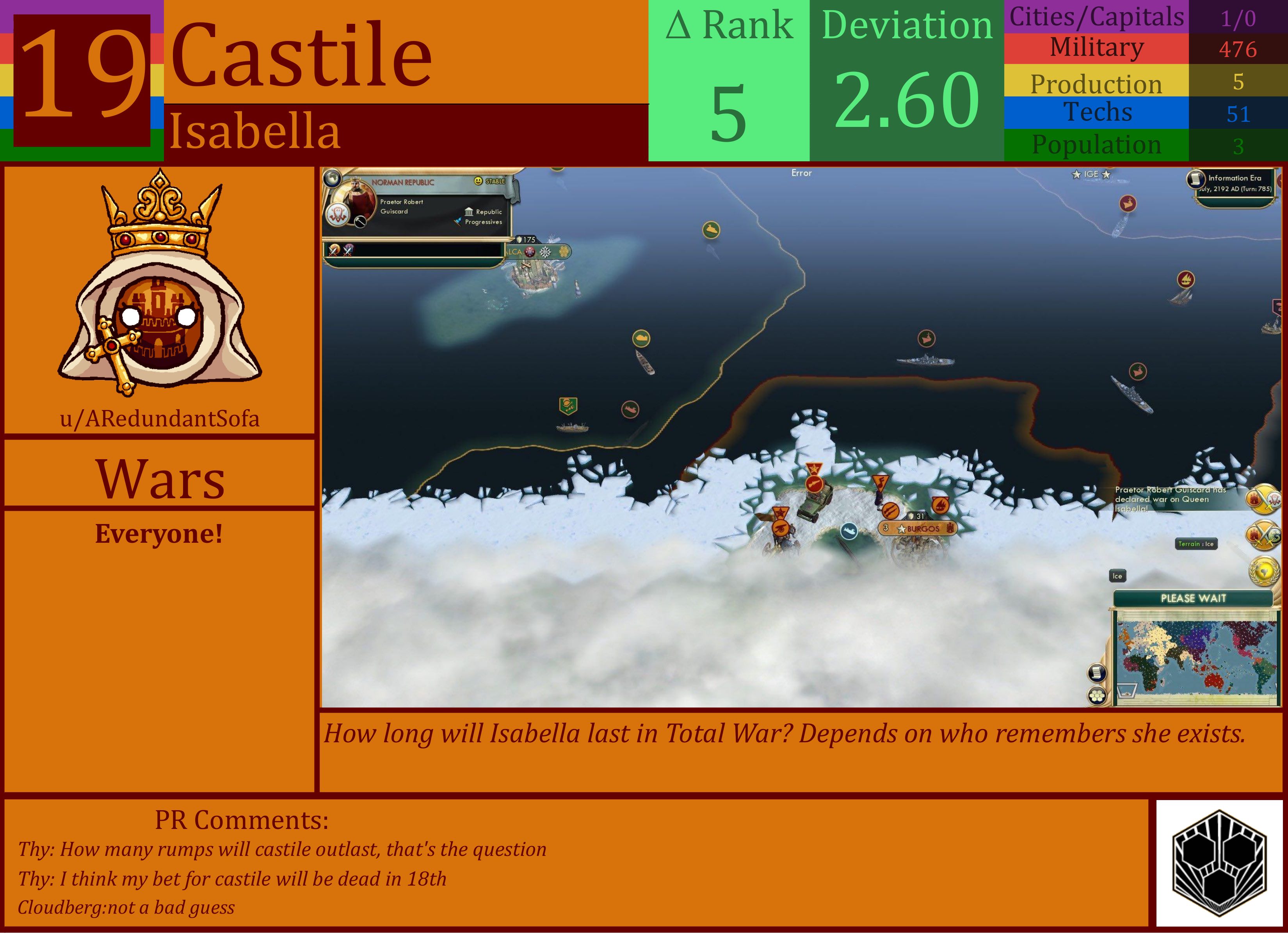This screenshot has height=934, width=1288.
Task: Toggle the STABLE happiness smiley indicator
Action: (478, 182)
